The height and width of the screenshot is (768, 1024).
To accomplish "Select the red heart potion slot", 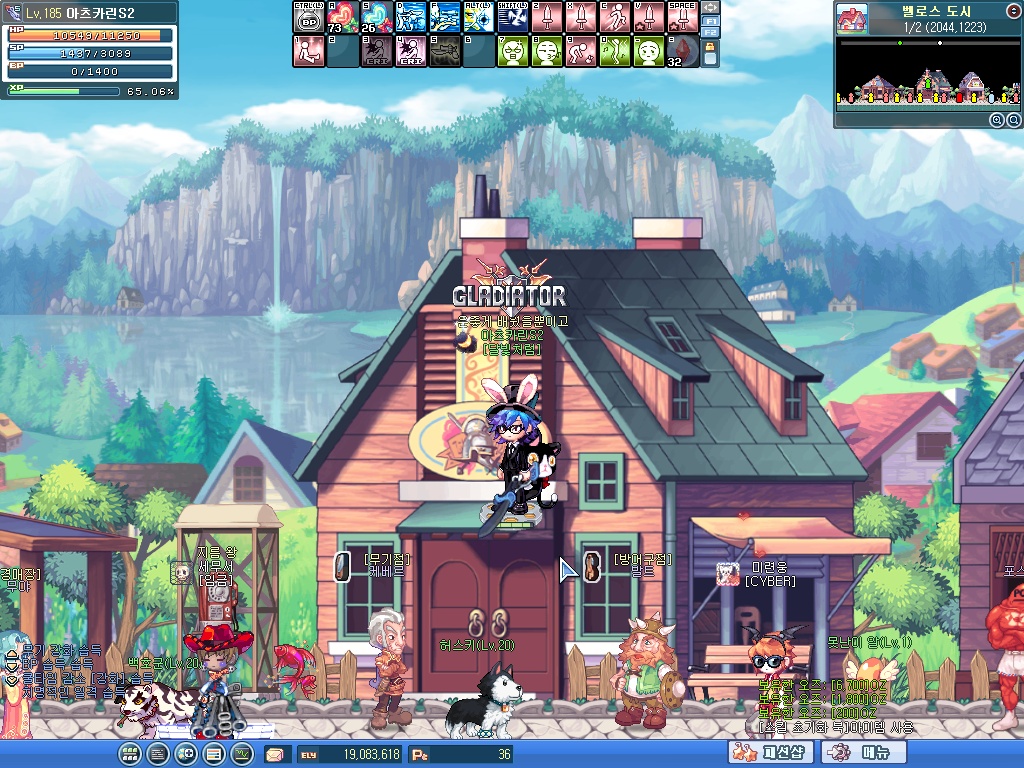I will [x=342, y=17].
